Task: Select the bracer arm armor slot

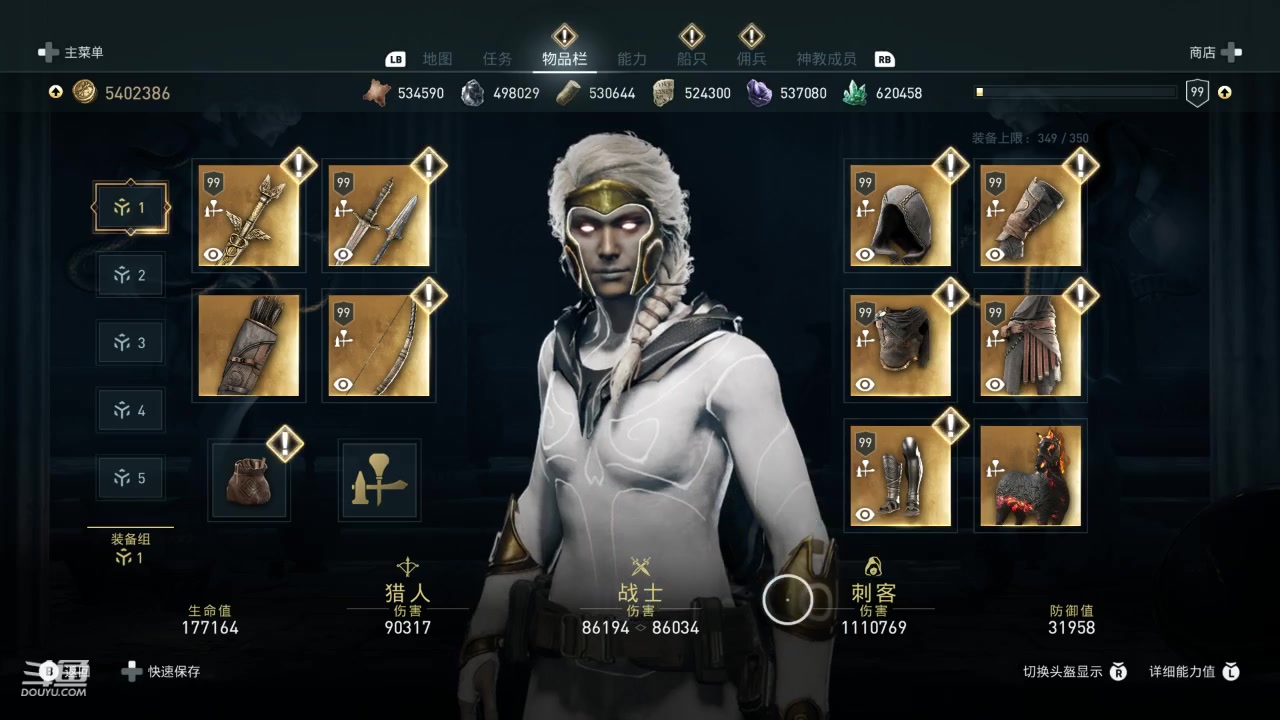Action: 1030,216
